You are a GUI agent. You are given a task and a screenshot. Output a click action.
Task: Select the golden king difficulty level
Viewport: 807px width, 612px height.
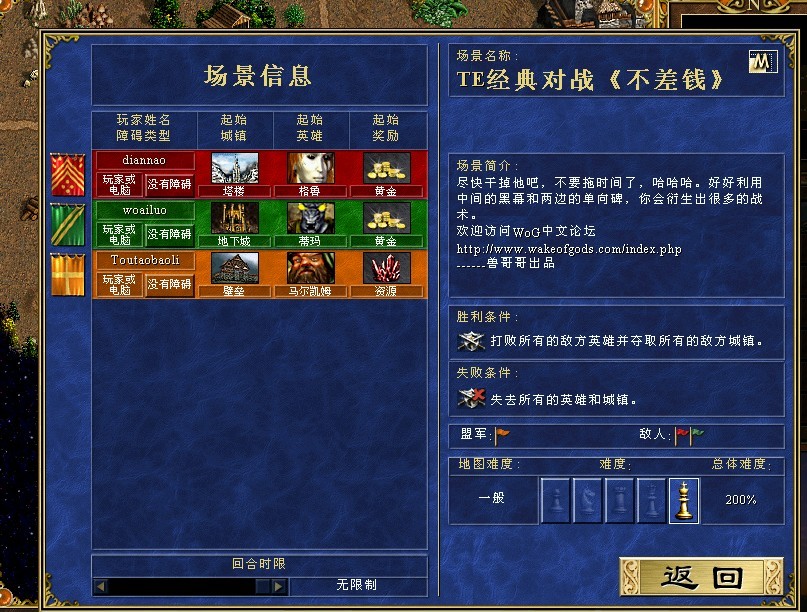(x=684, y=500)
